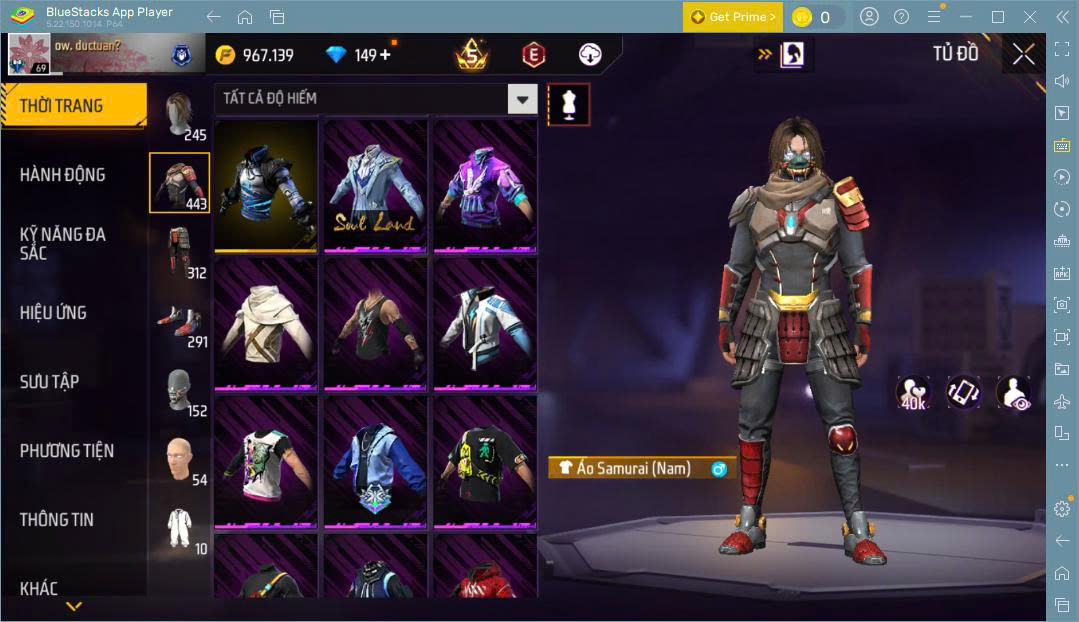Toggle the character visibility eye icon
The image size is (1079, 622).
tap(1013, 392)
